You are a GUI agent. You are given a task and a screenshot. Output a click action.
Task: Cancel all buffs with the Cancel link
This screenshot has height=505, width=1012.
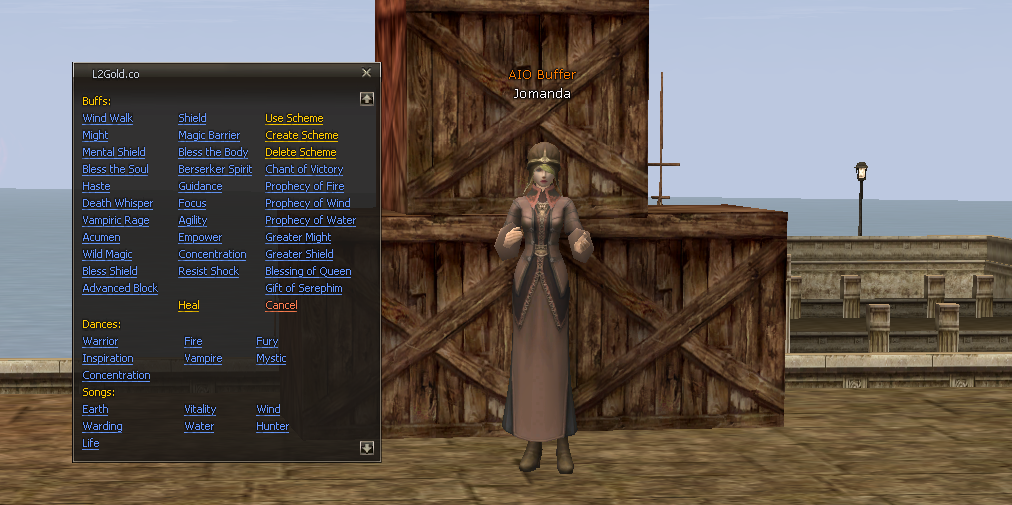281,305
